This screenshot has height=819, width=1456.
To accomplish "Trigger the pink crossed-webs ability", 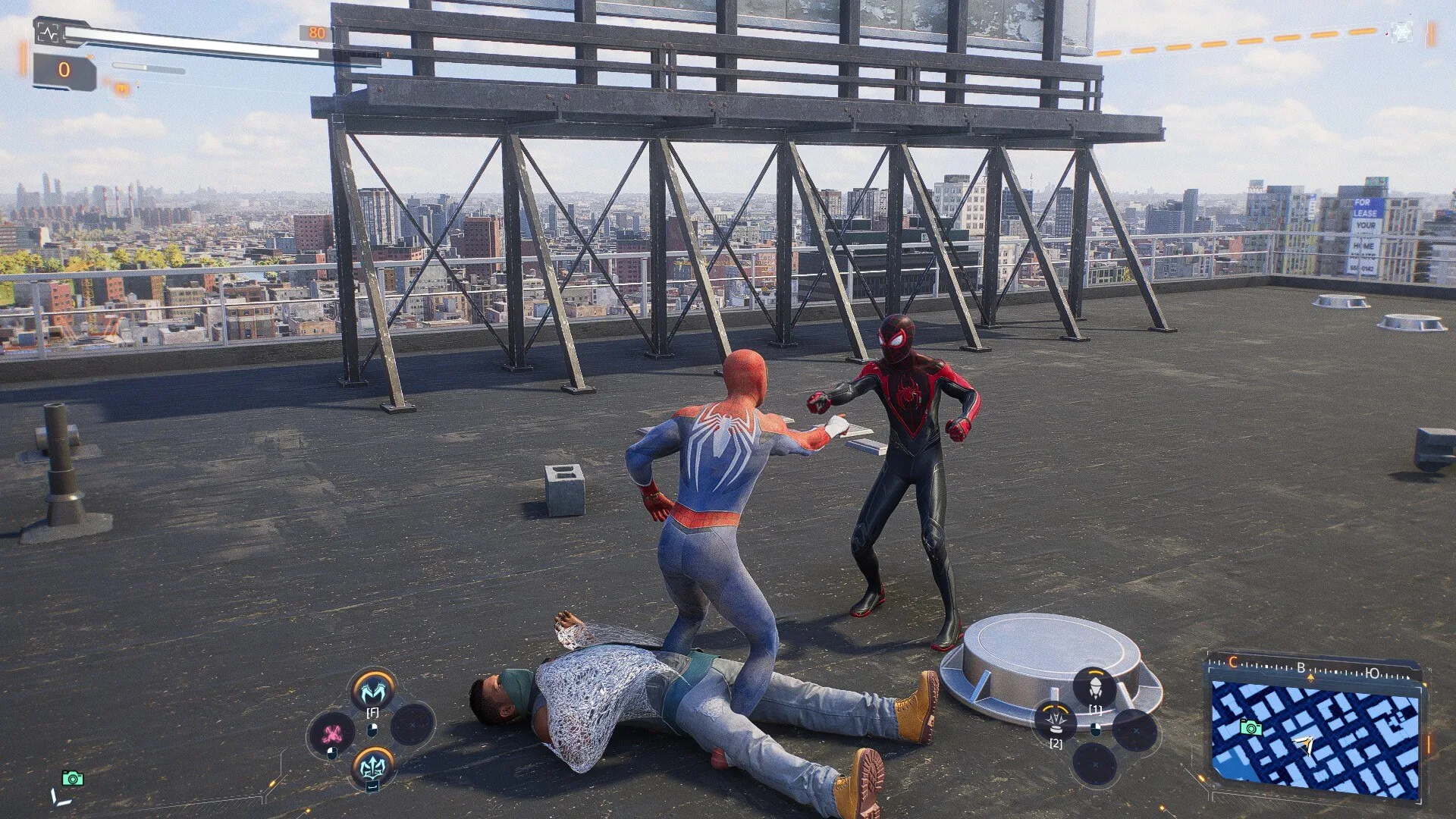I will [x=331, y=733].
